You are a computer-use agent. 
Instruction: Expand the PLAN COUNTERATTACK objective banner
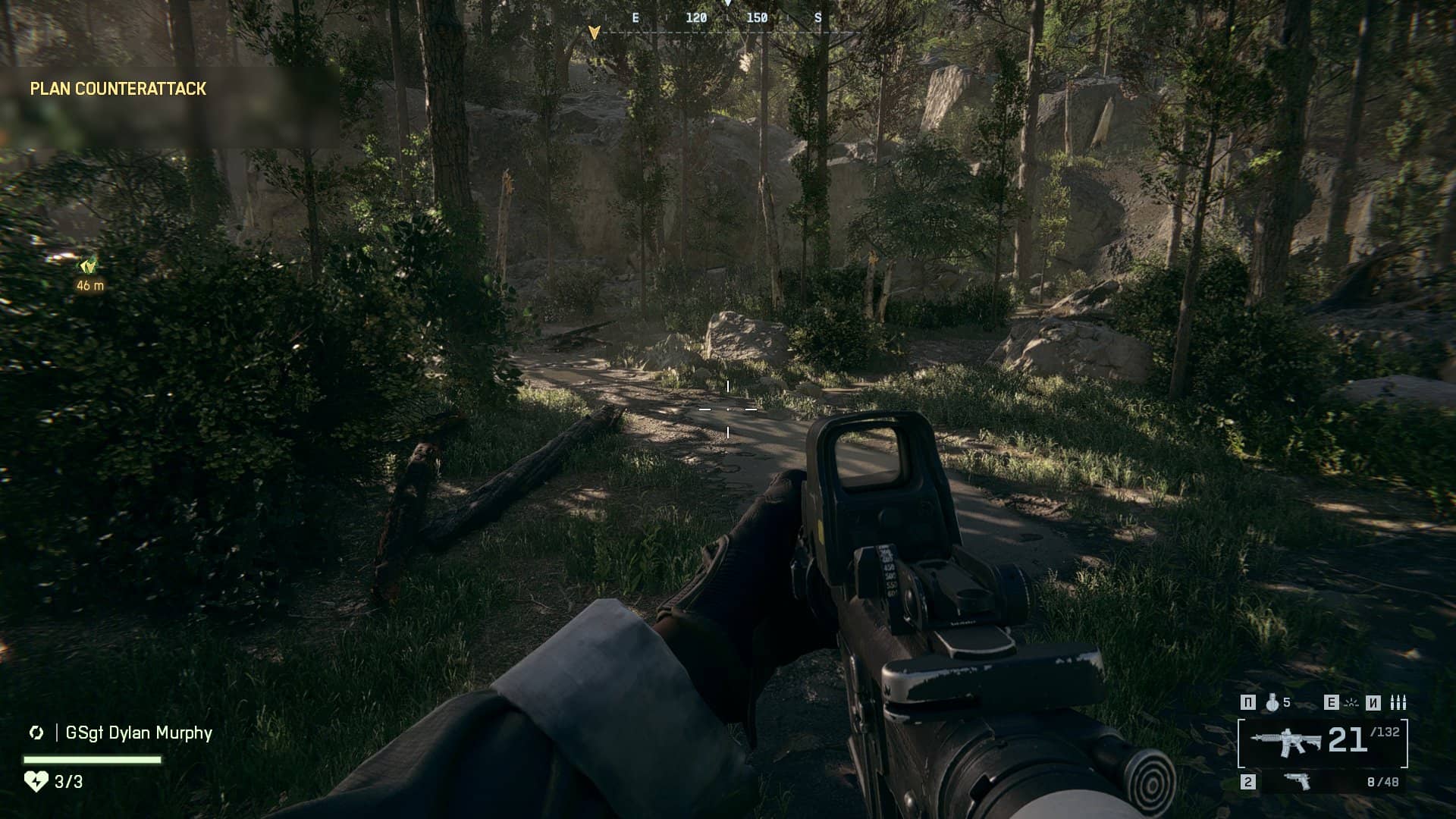point(116,89)
